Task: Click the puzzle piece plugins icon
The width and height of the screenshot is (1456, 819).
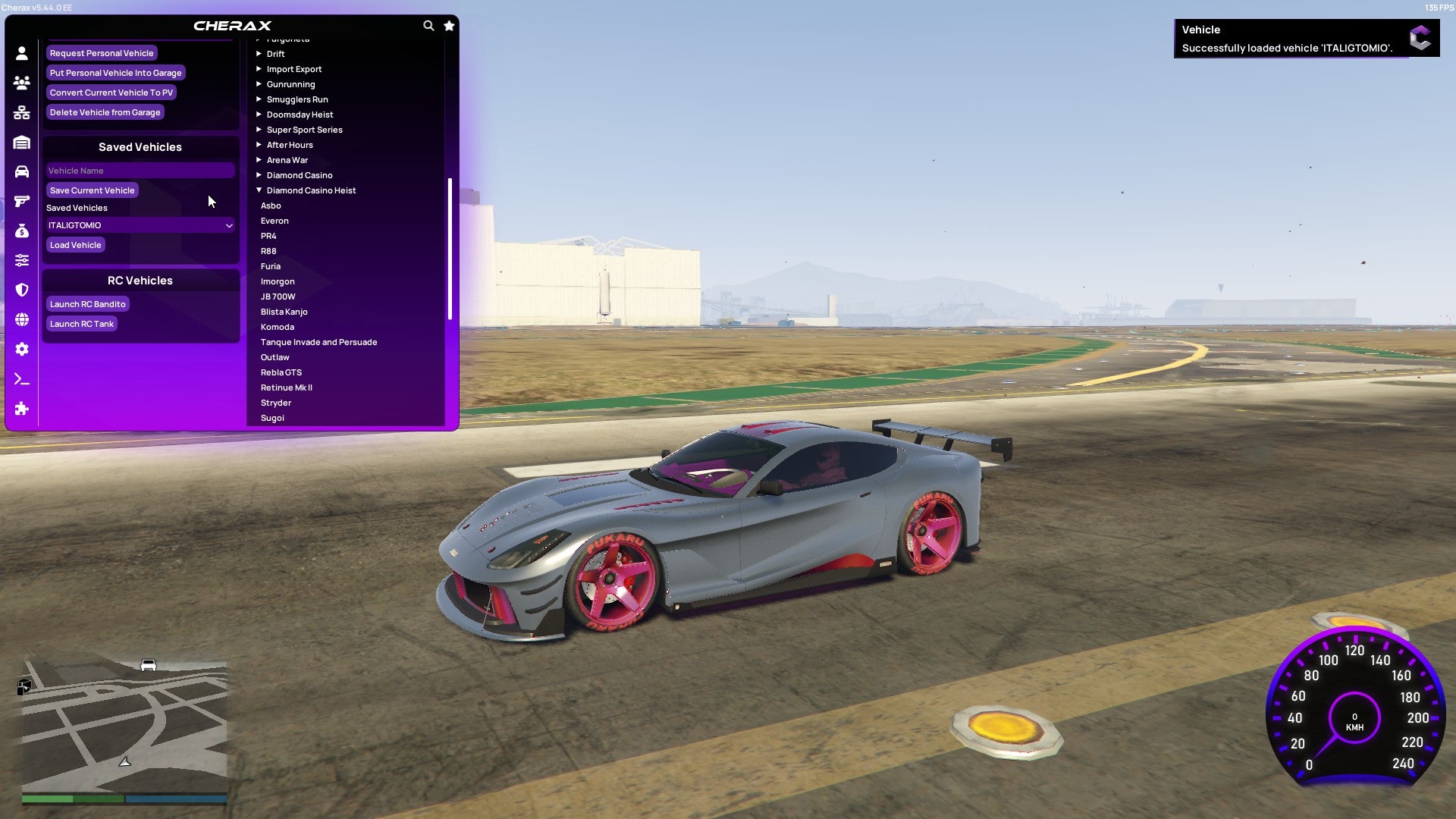Action: 22,409
